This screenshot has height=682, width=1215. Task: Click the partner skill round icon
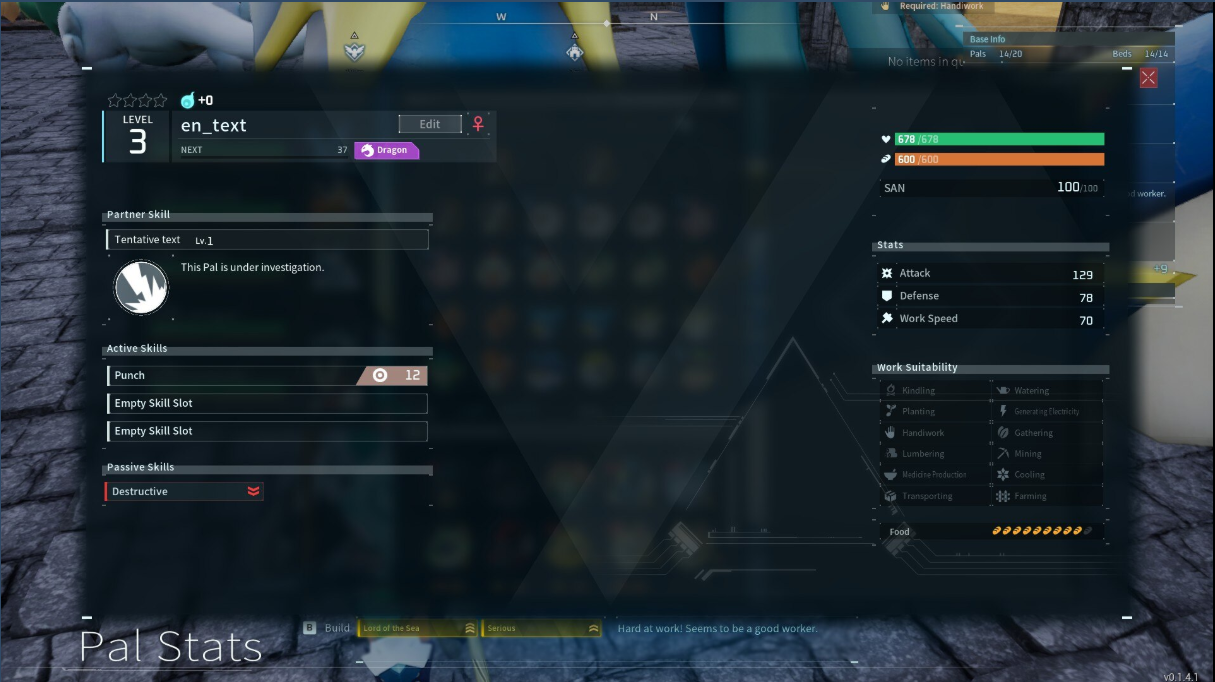click(x=141, y=288)
